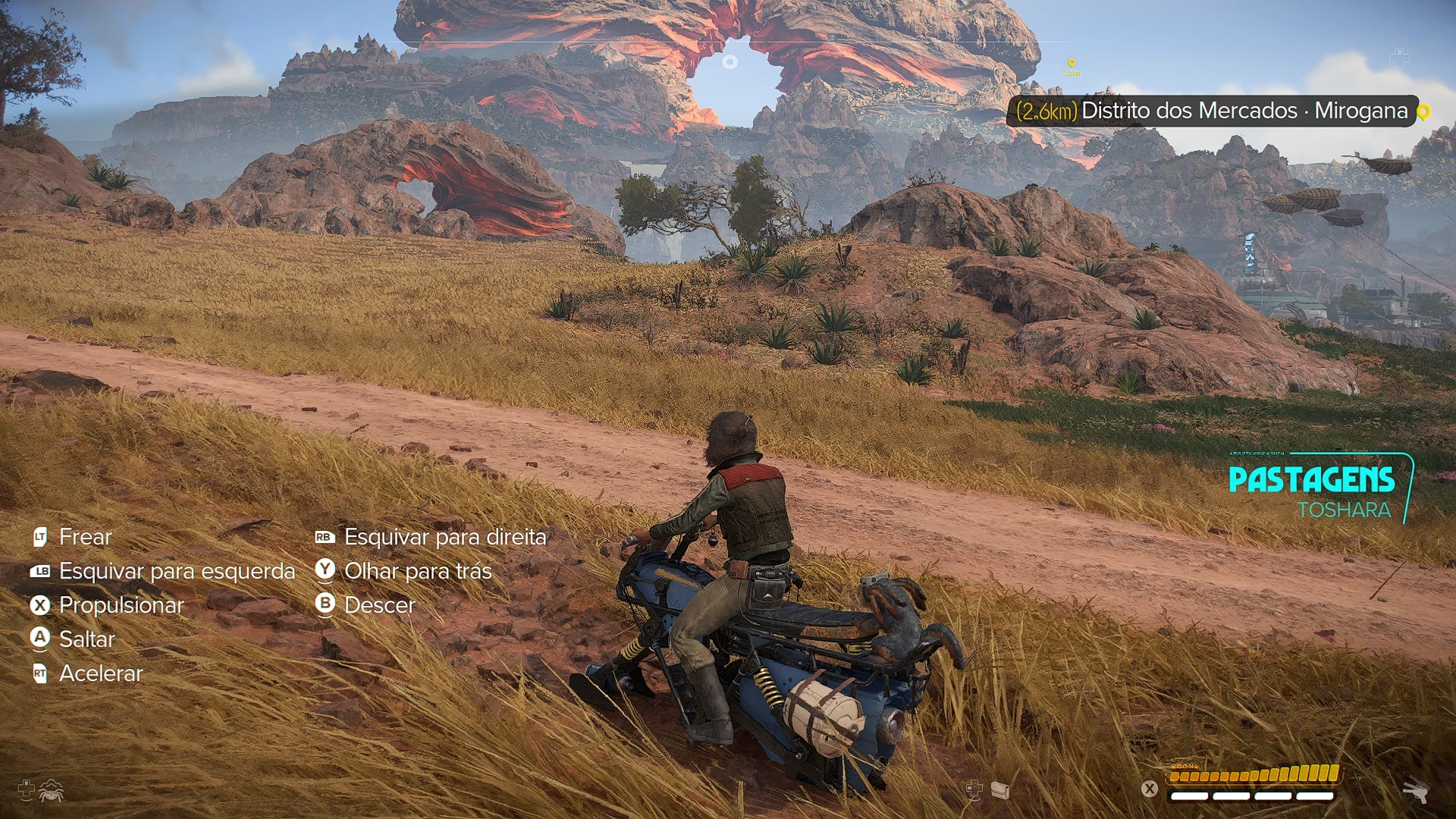Click the yellow waypoint marker on compass
Viewport: 1456px width, 819px height.
[x=1071, y=64]
